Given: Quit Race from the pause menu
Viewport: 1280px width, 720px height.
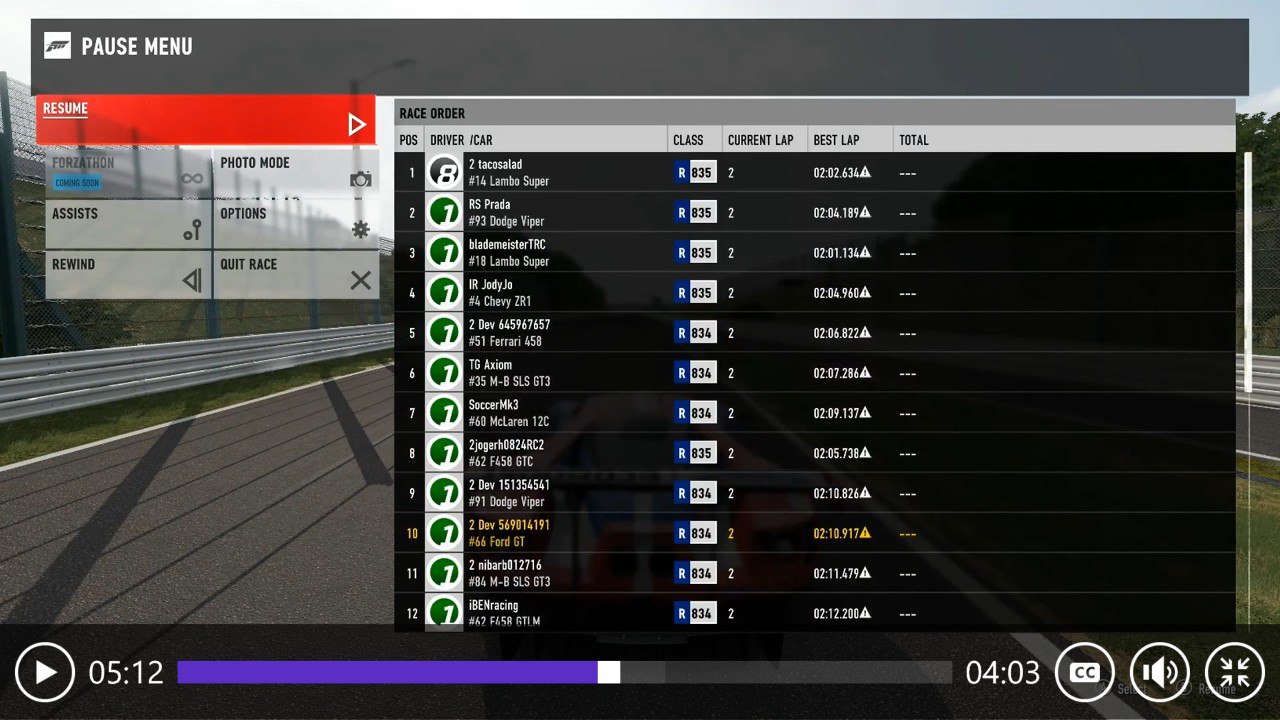Looking at the screenshot, I should (296, 274).
